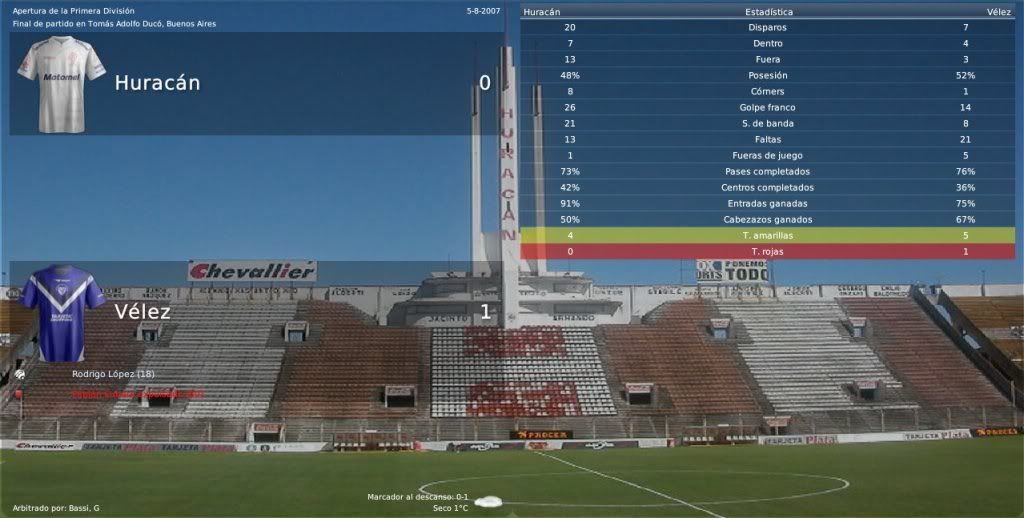Click the Huracán stats column header
This screenshot has height=518, width=1024.
coord(541,11)
